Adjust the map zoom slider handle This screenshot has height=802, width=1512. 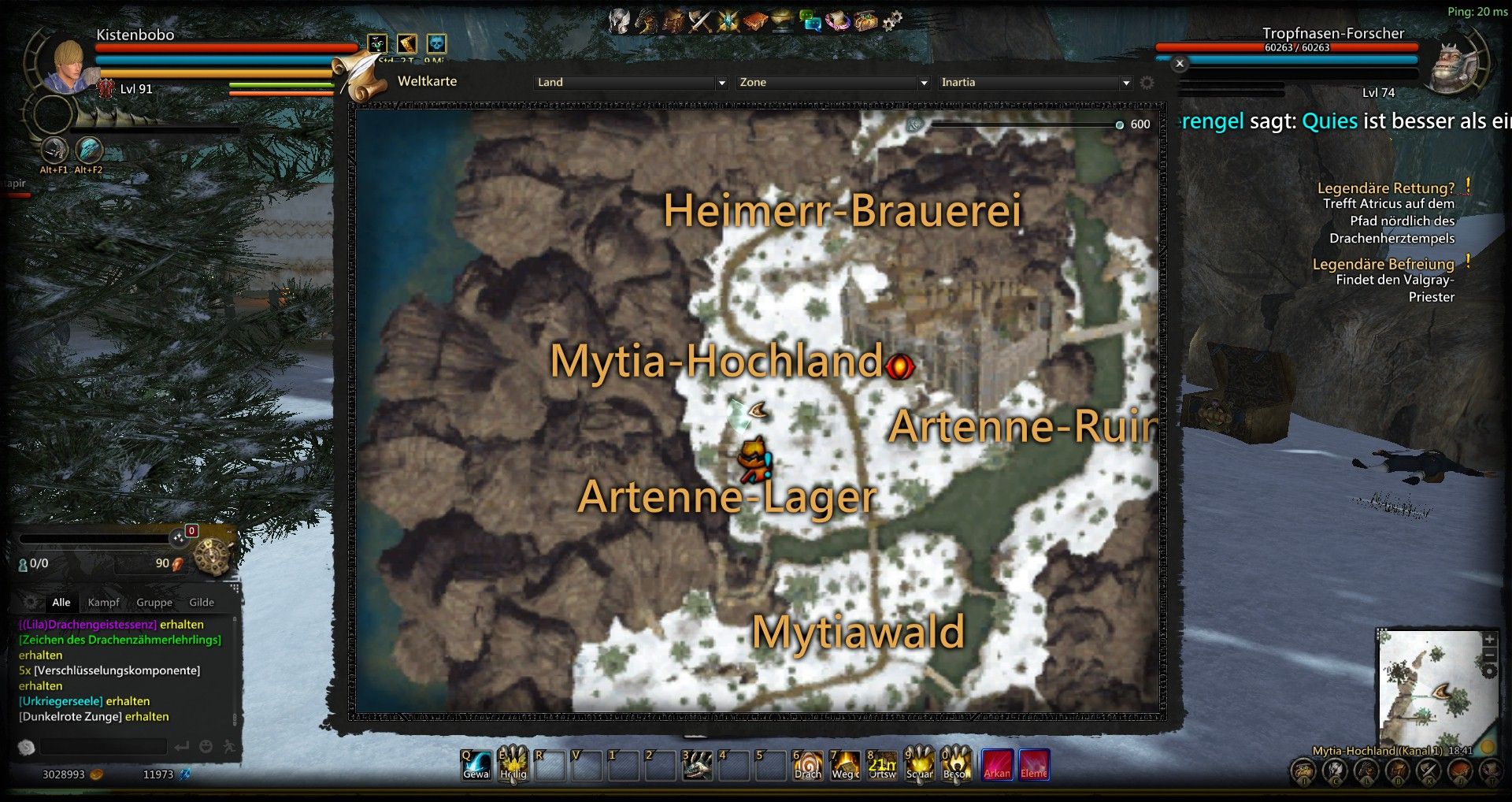pos(1120,124)
